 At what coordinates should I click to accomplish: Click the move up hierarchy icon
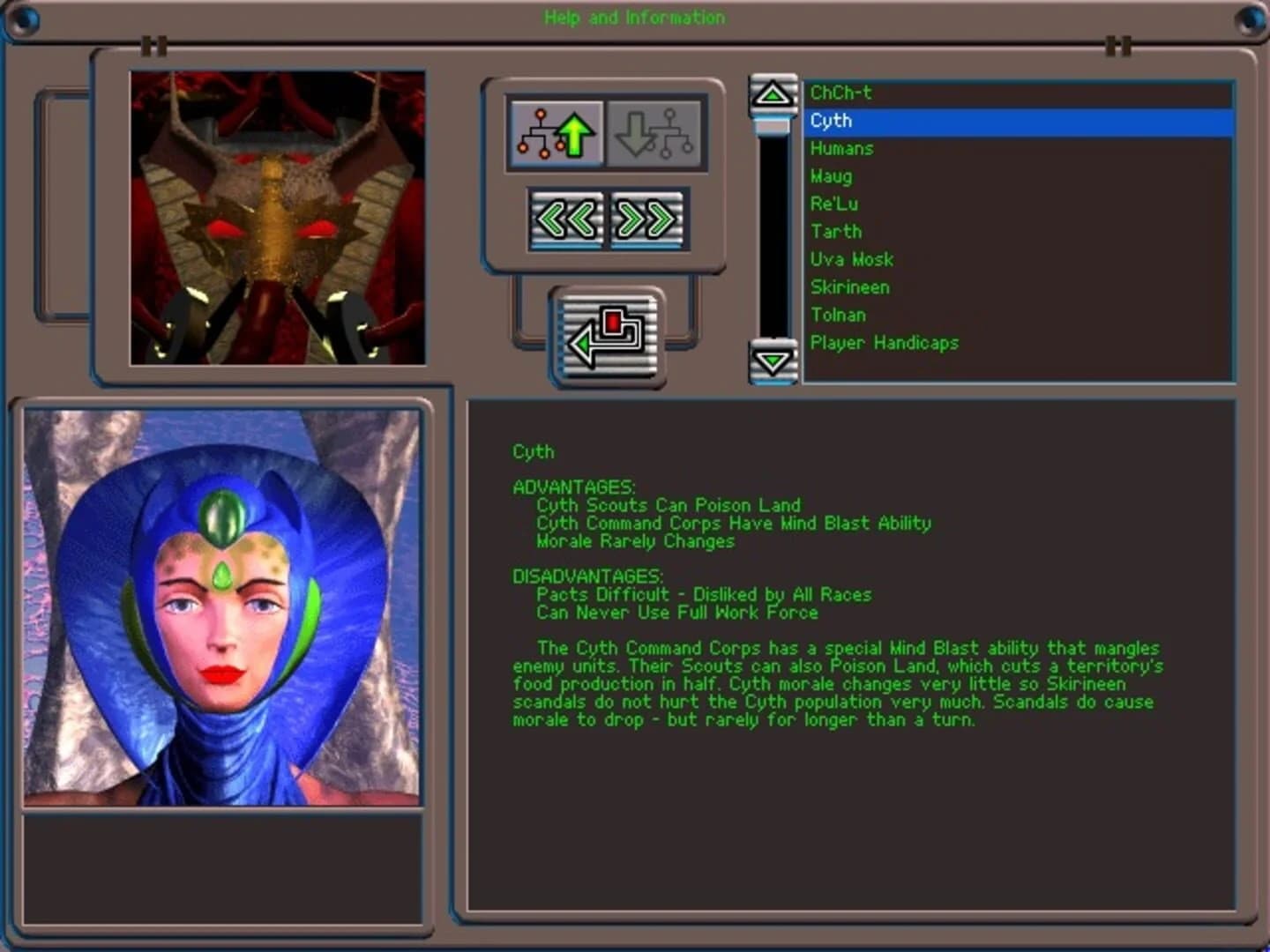click(554, 132)
